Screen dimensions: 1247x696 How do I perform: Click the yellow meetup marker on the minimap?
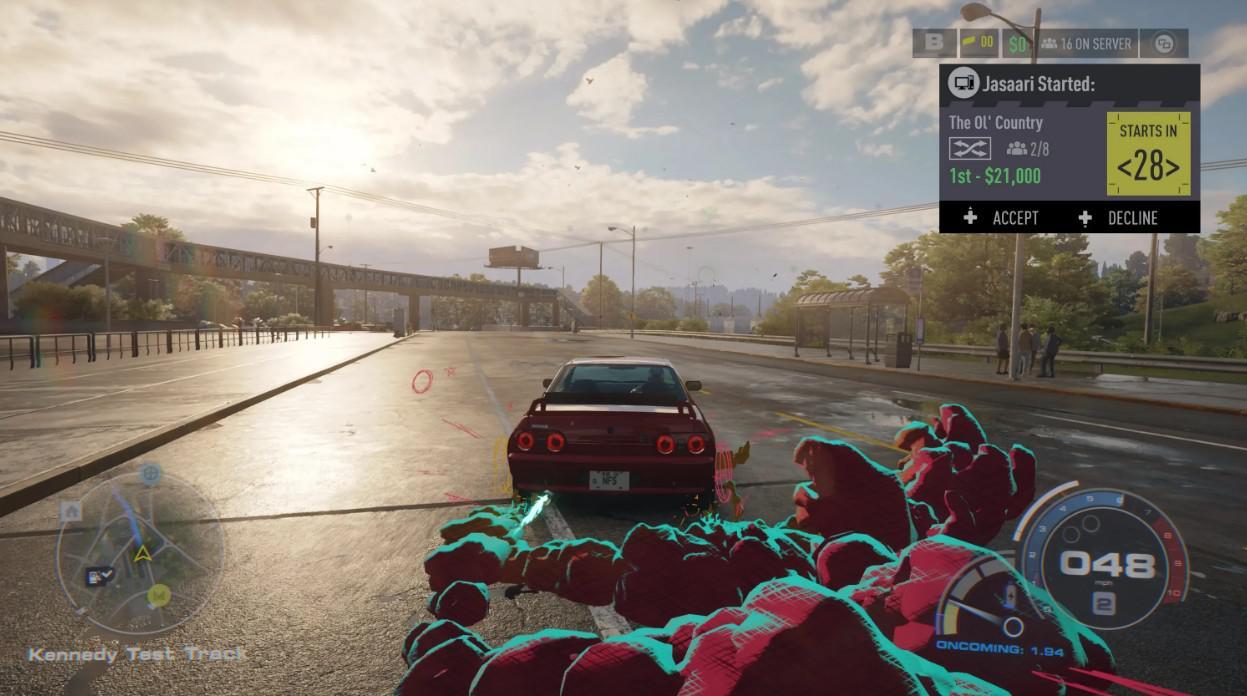coord(157,595)
